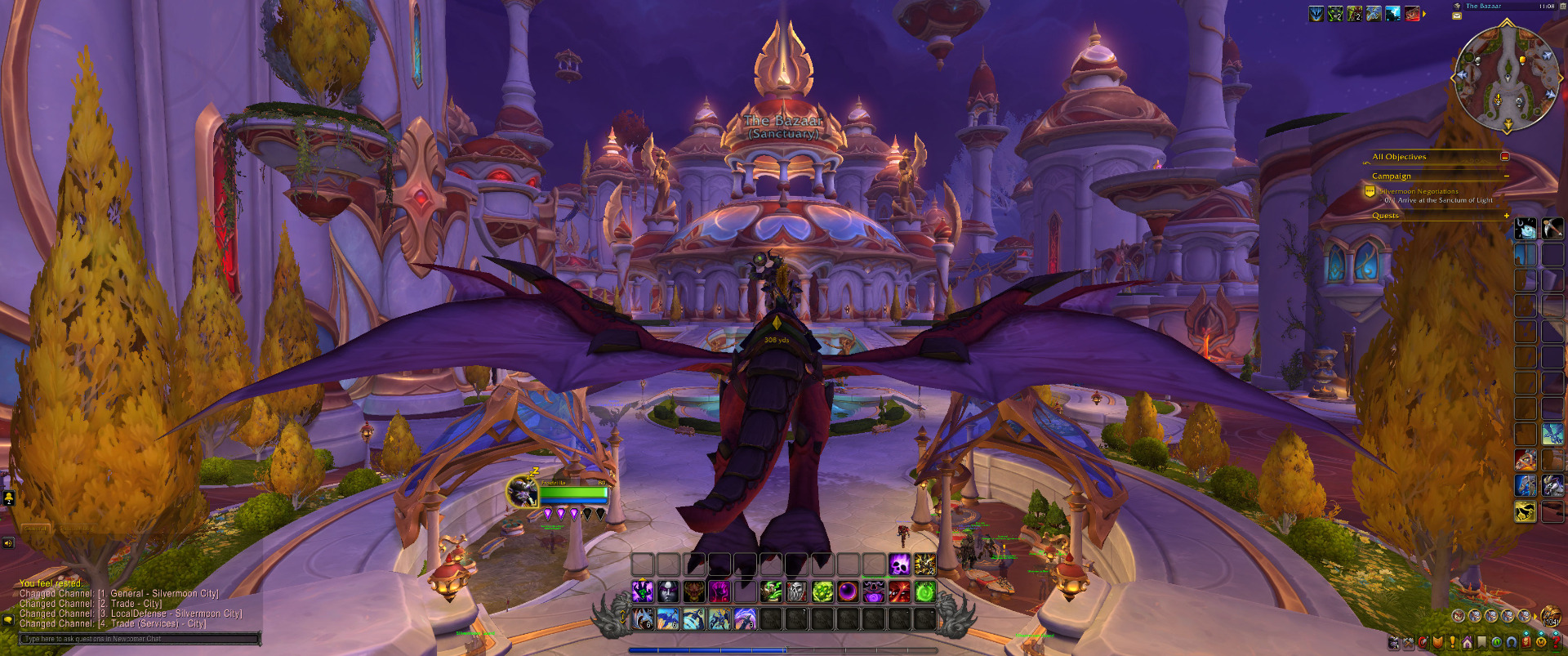The width and height of the screenshot is (1568, 656).
Task: Select the Silvermoon Negotiations quest
Action: [x=1419, y=191]
